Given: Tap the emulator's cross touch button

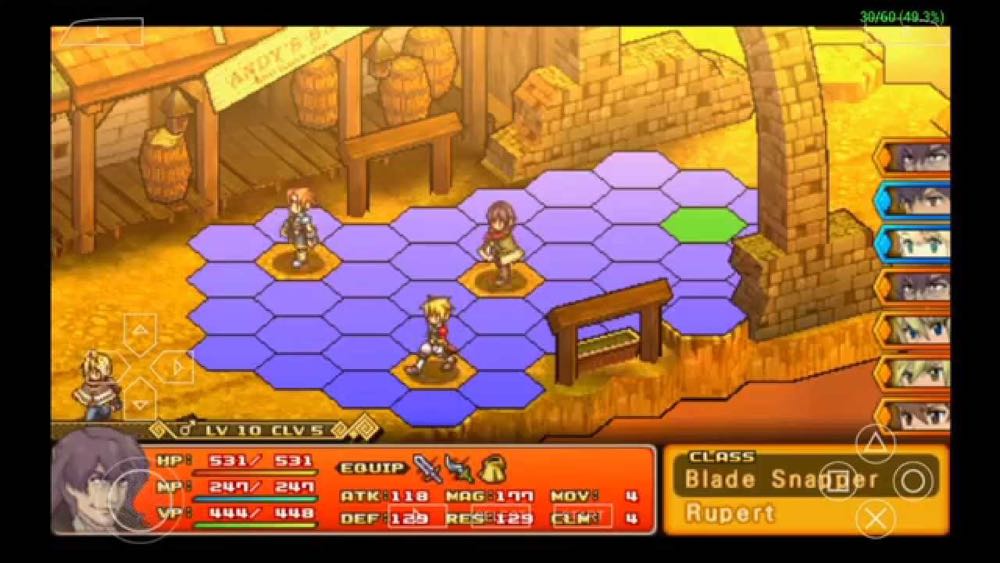Looking at the screenshot, I should click(876, 518).
